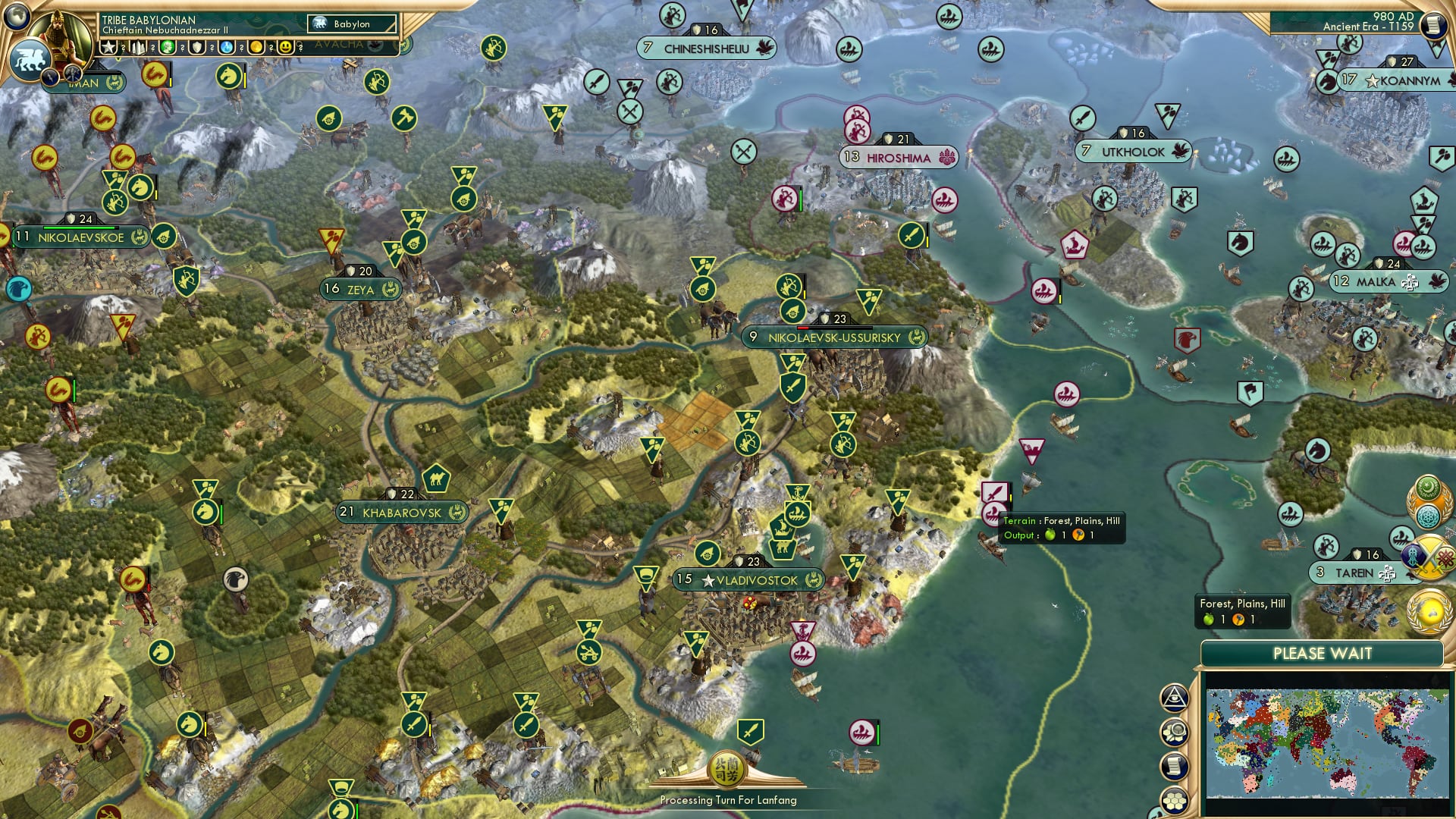Click the social policies star icon in top bar
Image resolution: width=1456 pixels, height=819 pixels.
pos(107,48)
